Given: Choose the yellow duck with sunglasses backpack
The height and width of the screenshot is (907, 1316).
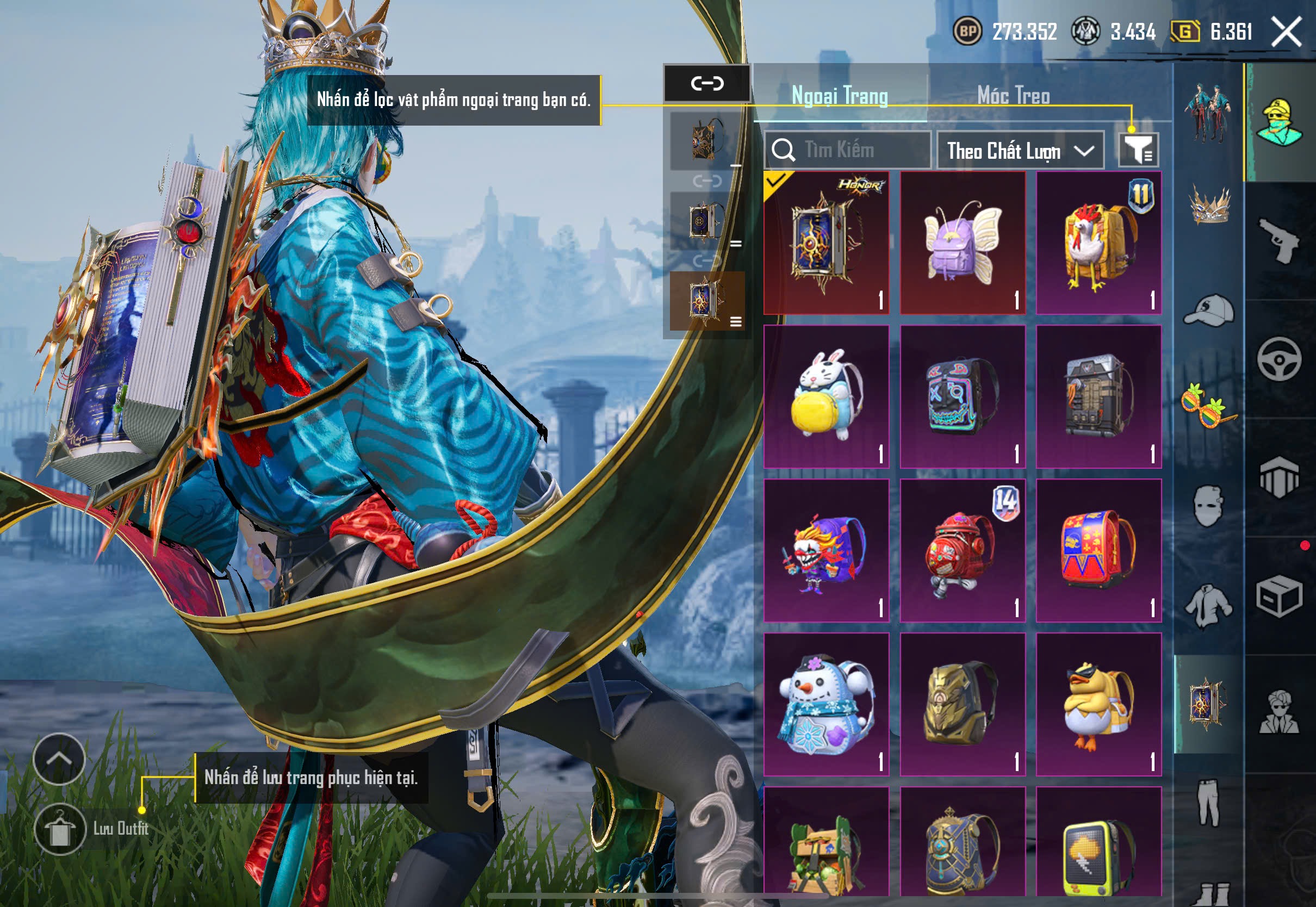Looking at the screenshot, I should pyautogui.click(x=1098, y=704).
